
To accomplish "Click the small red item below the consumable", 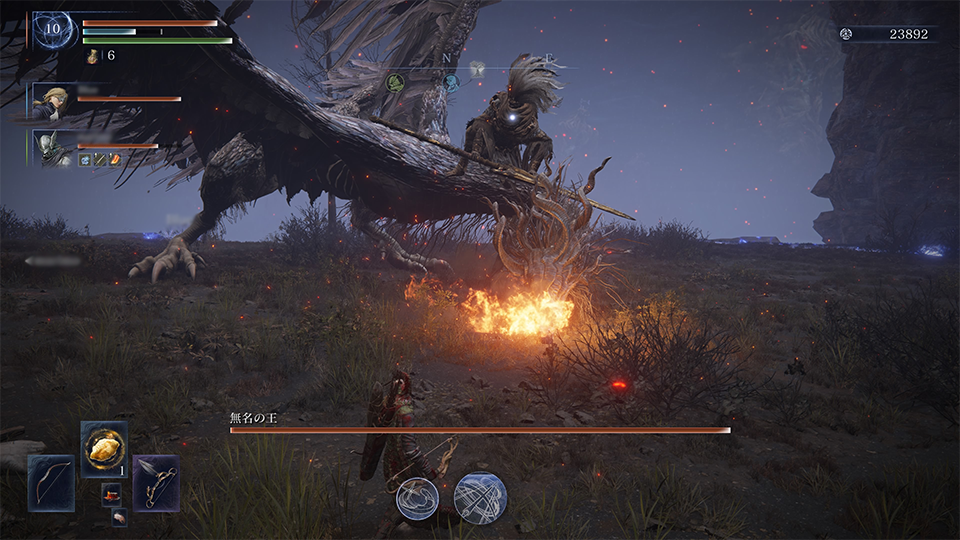I will point(111,494).
